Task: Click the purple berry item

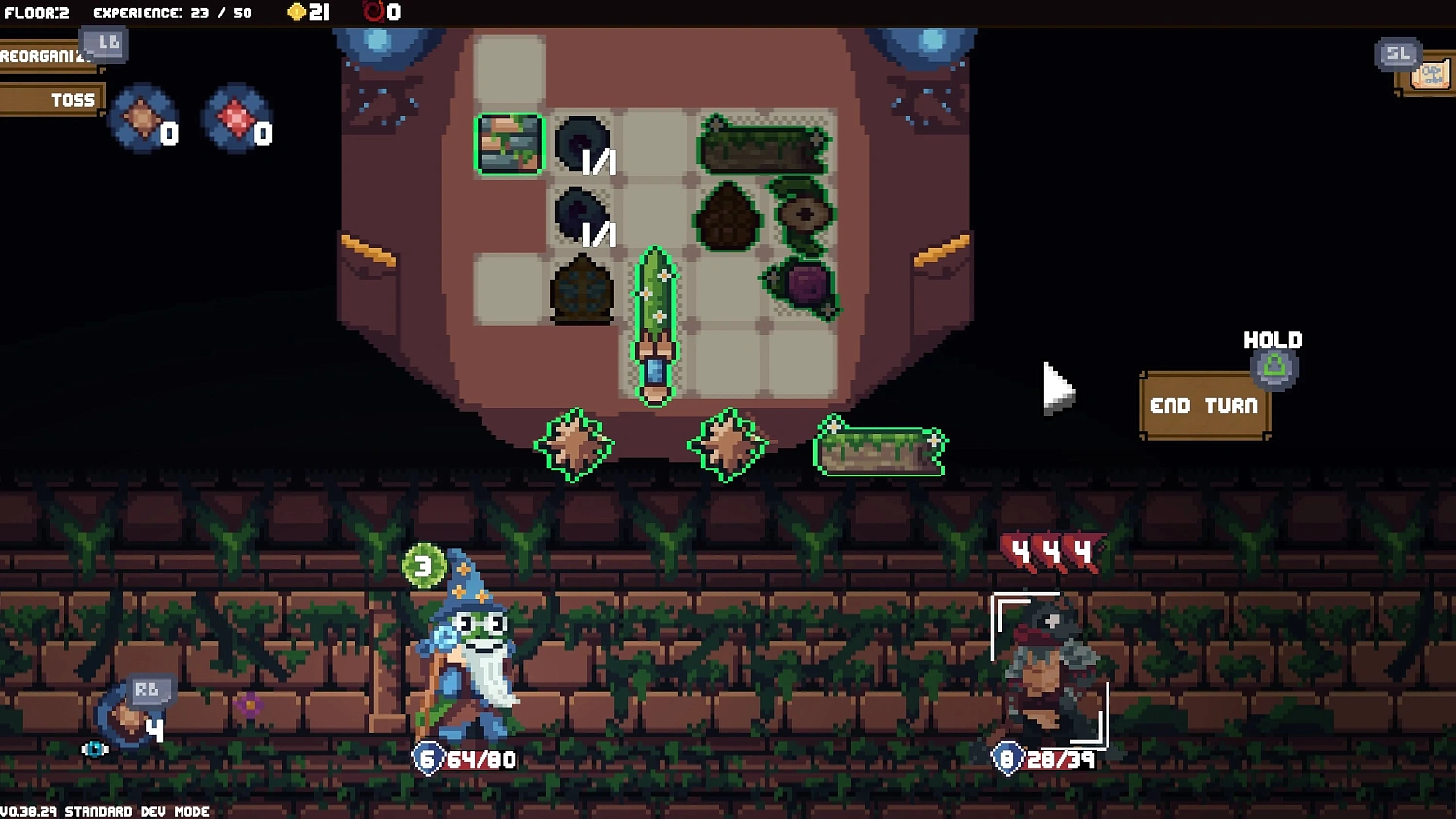Action: pos(804,284)
